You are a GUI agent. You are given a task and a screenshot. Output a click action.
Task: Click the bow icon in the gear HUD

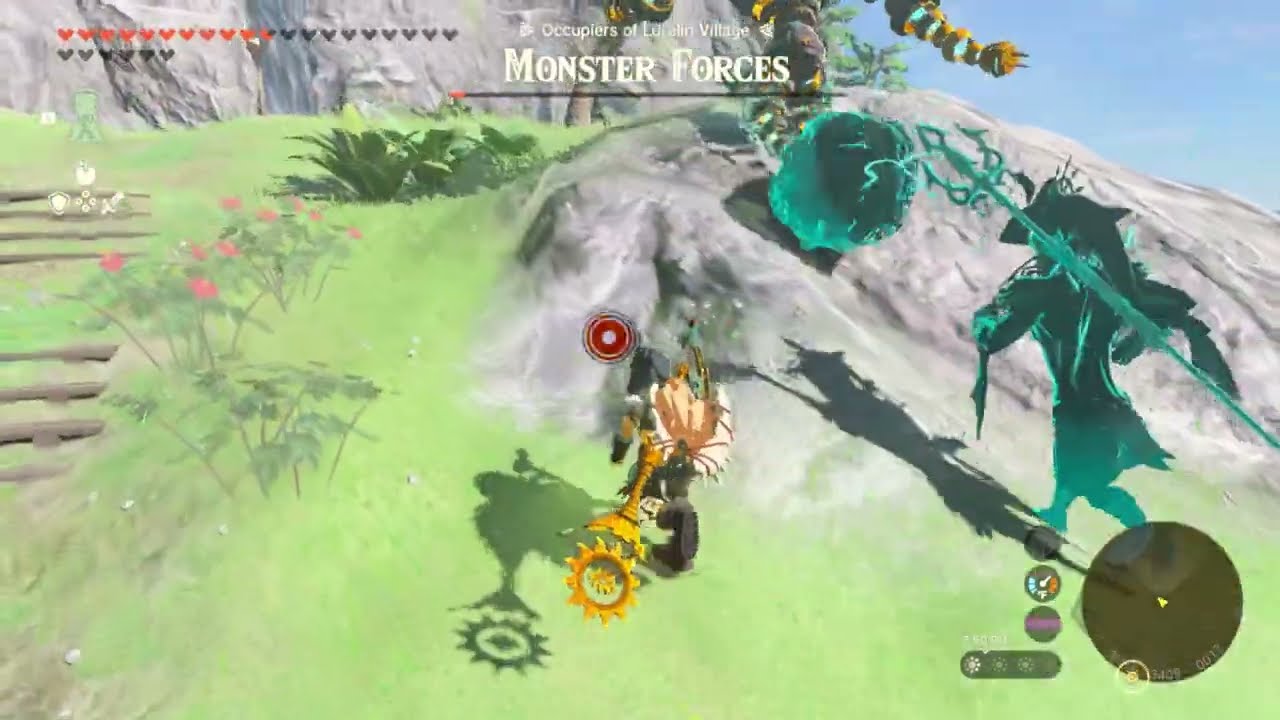[x=85, y=197]
